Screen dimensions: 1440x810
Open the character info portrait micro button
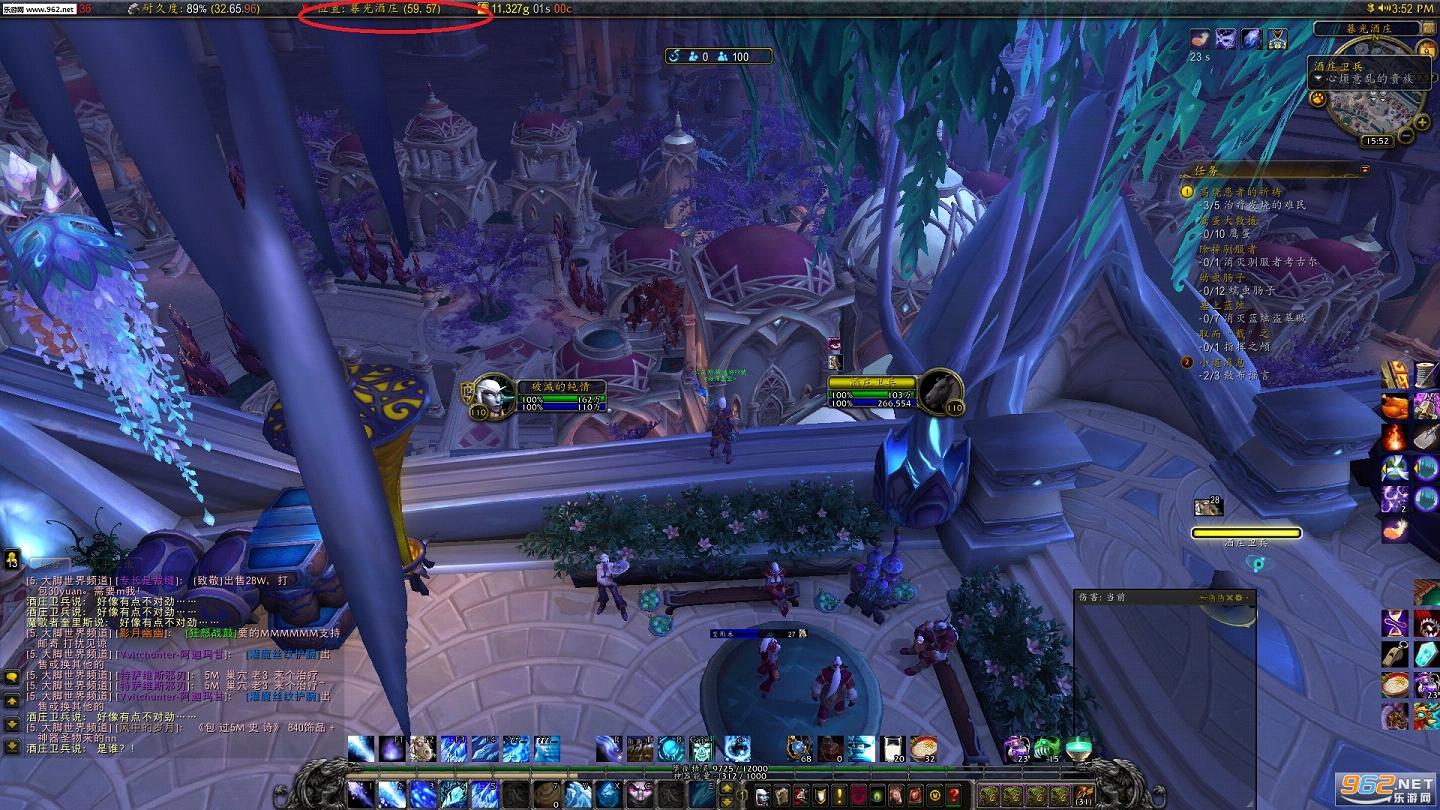click(x=763, y=796)
